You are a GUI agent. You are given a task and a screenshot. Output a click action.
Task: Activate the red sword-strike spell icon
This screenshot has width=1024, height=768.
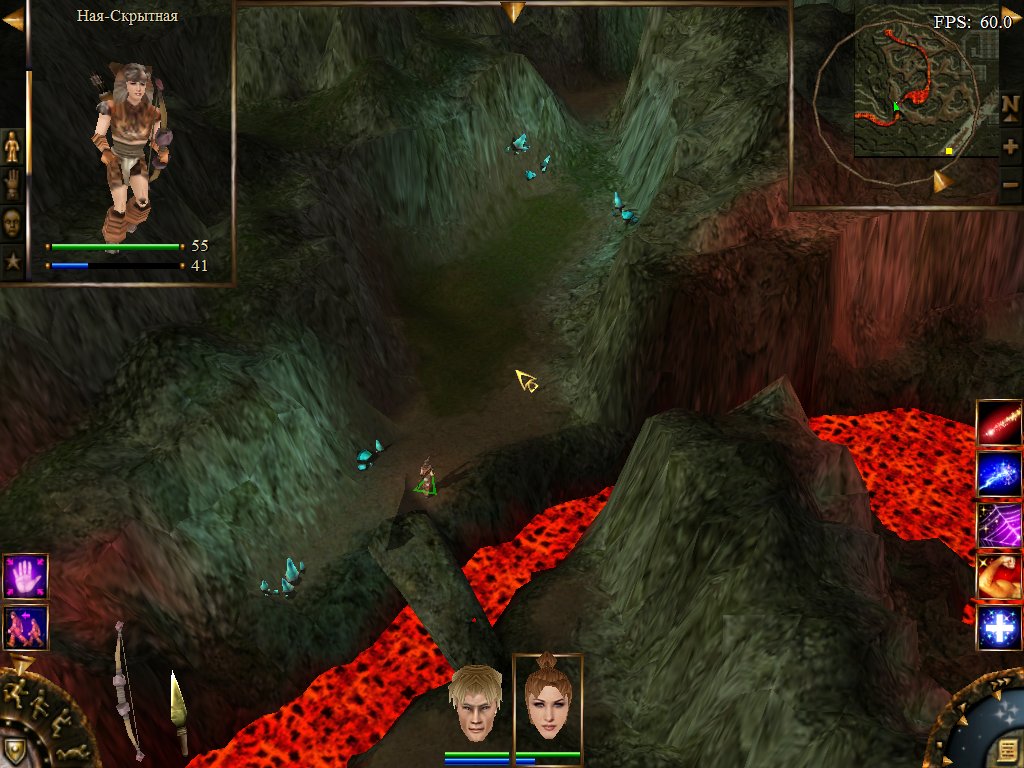[999, 422]
